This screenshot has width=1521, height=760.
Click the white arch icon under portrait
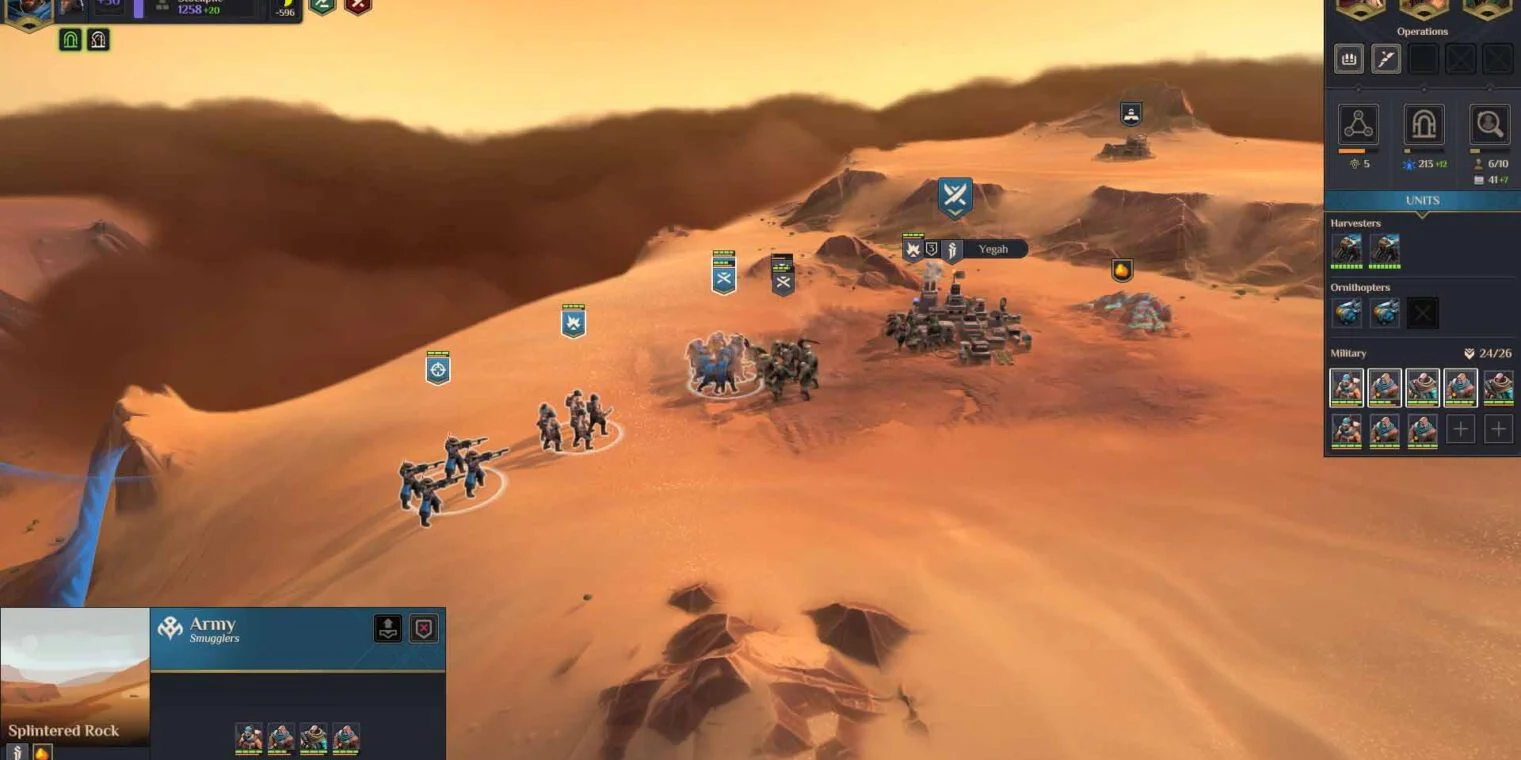(98, 40)
